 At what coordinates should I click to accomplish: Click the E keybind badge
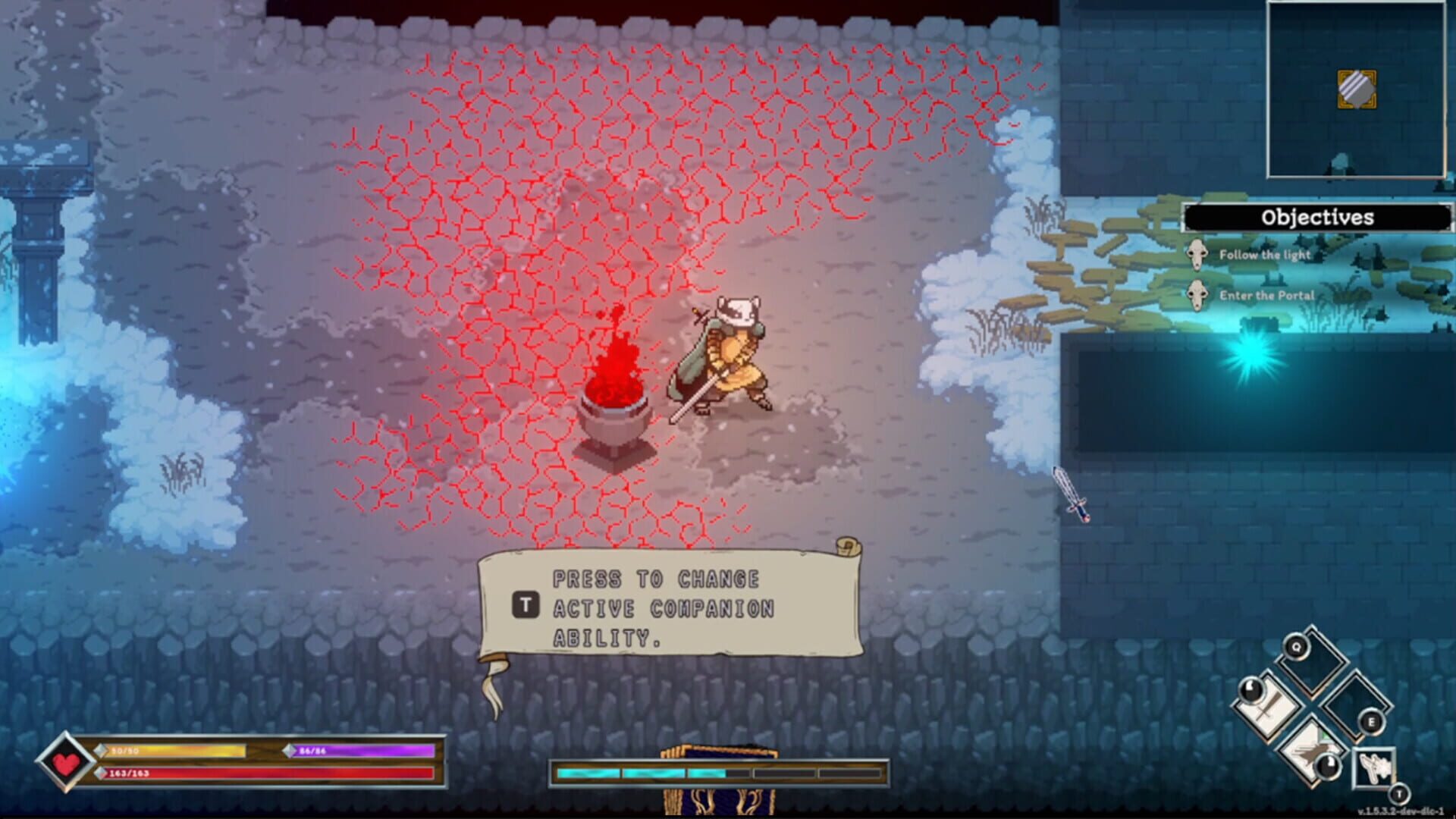click(1372, 721)
